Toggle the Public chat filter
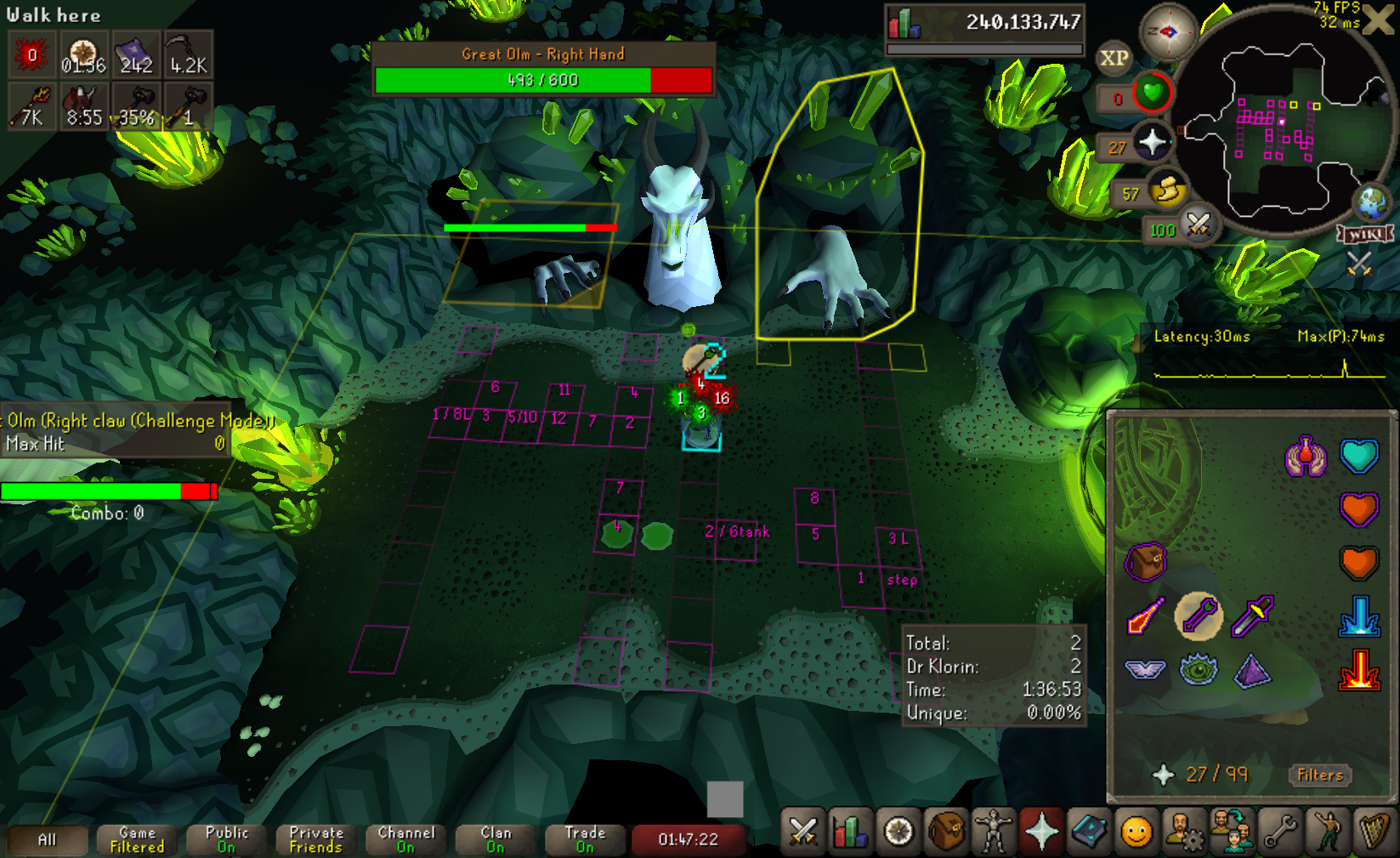Image resolution: width=1400 pixels, height=858 pixels. (226, 840)
